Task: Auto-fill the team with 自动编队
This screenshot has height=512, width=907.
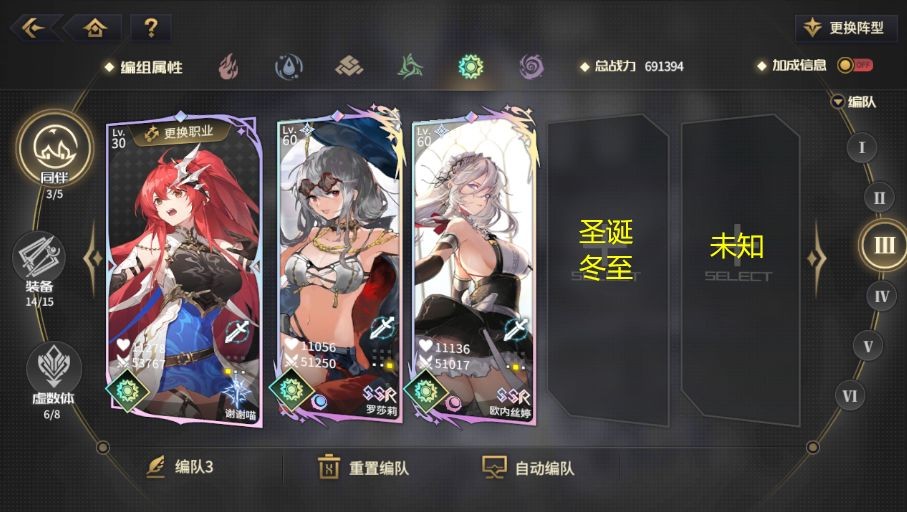Action: (529, 467)
